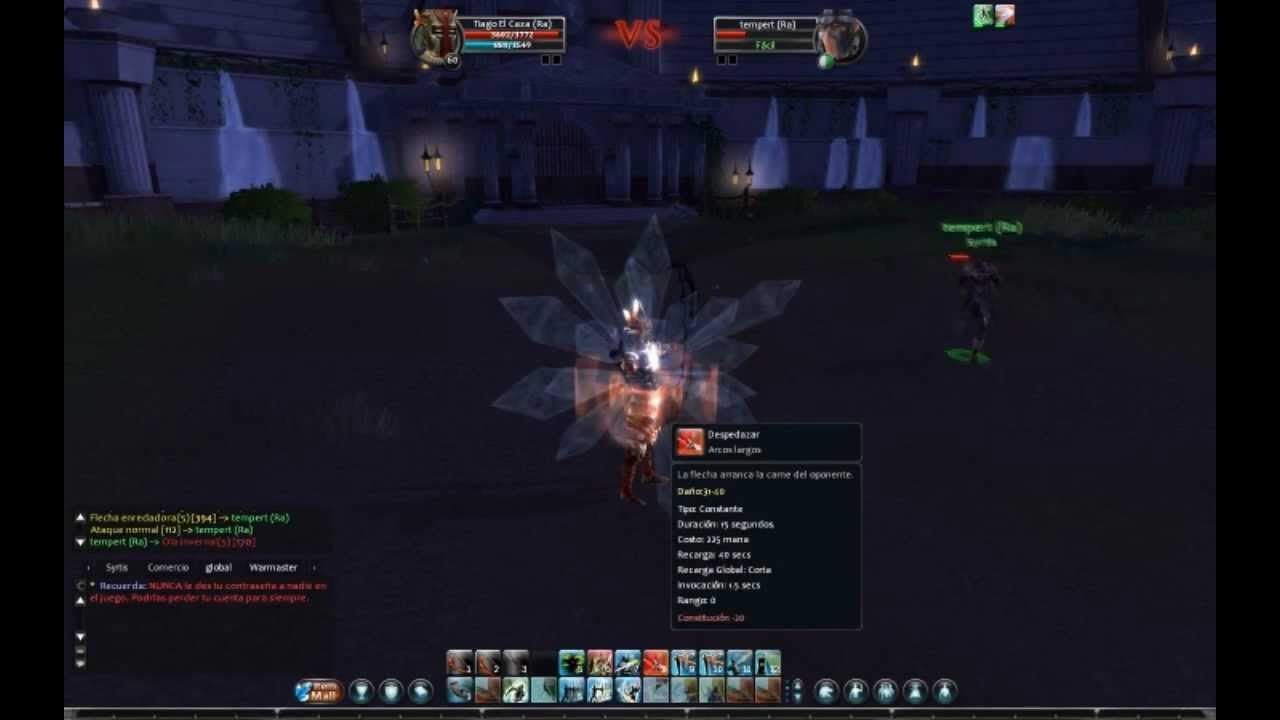Click the left chevron before the Syrtis tab
Viewport: 1280px width, 720px height.
pyautogui.click(x=88, y=567)
